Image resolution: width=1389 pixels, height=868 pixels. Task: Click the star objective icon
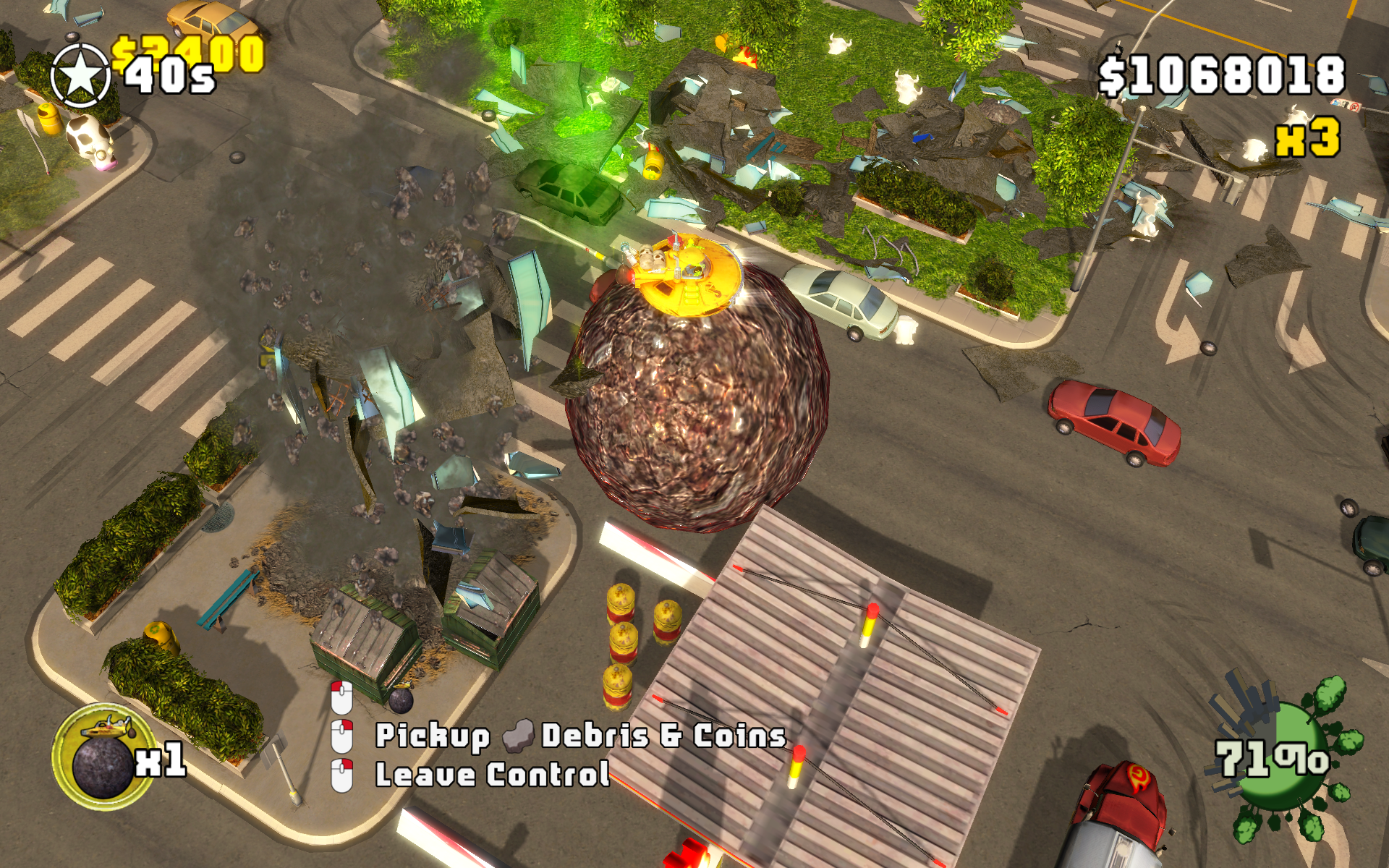pos(80,75)
